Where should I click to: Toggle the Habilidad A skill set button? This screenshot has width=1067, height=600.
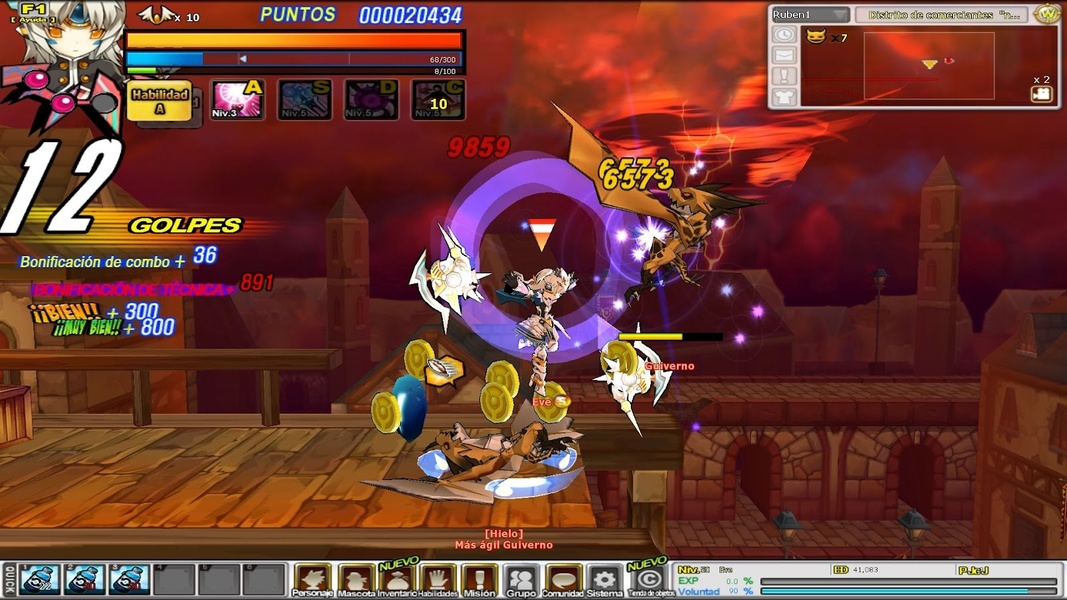(x=160, y=100)
